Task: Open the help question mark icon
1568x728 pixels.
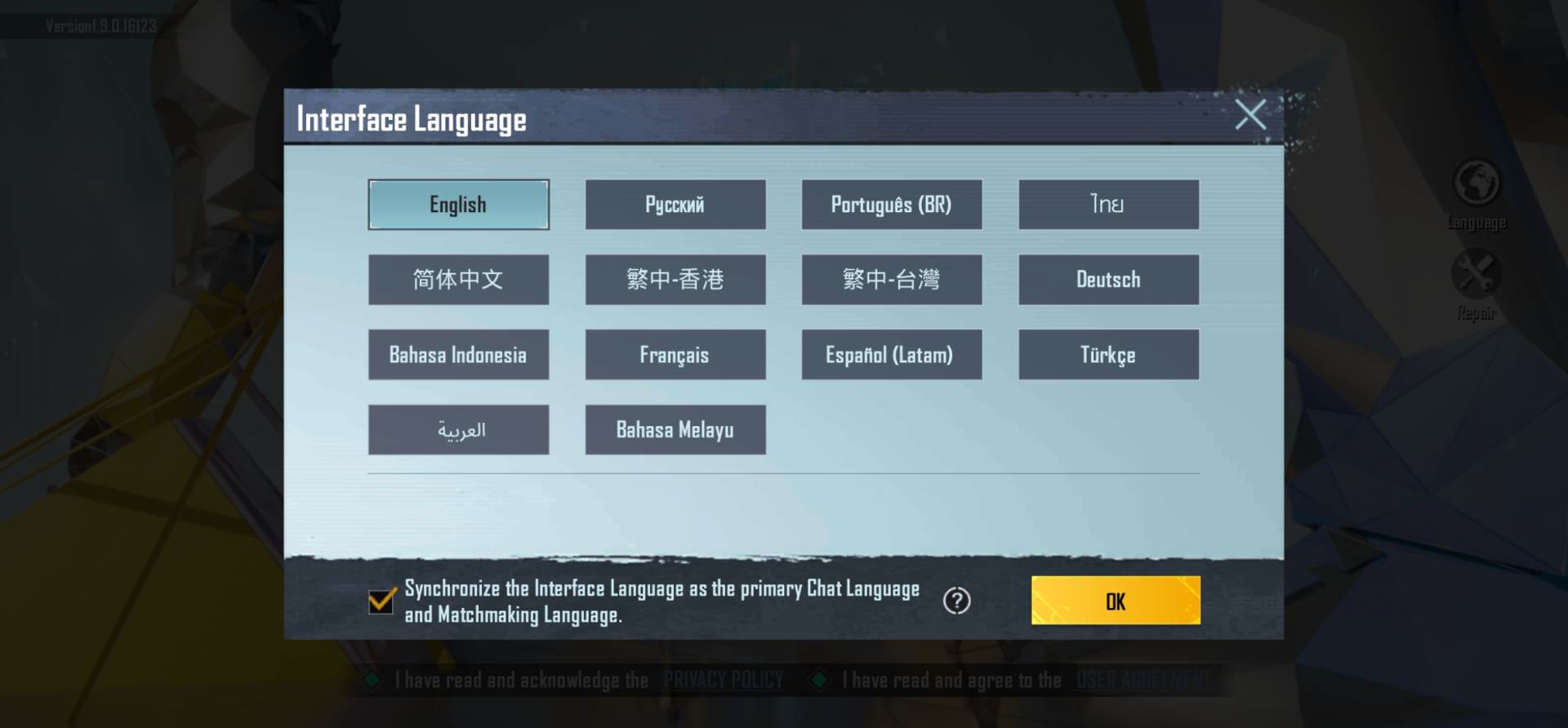Action: (955, 600)
